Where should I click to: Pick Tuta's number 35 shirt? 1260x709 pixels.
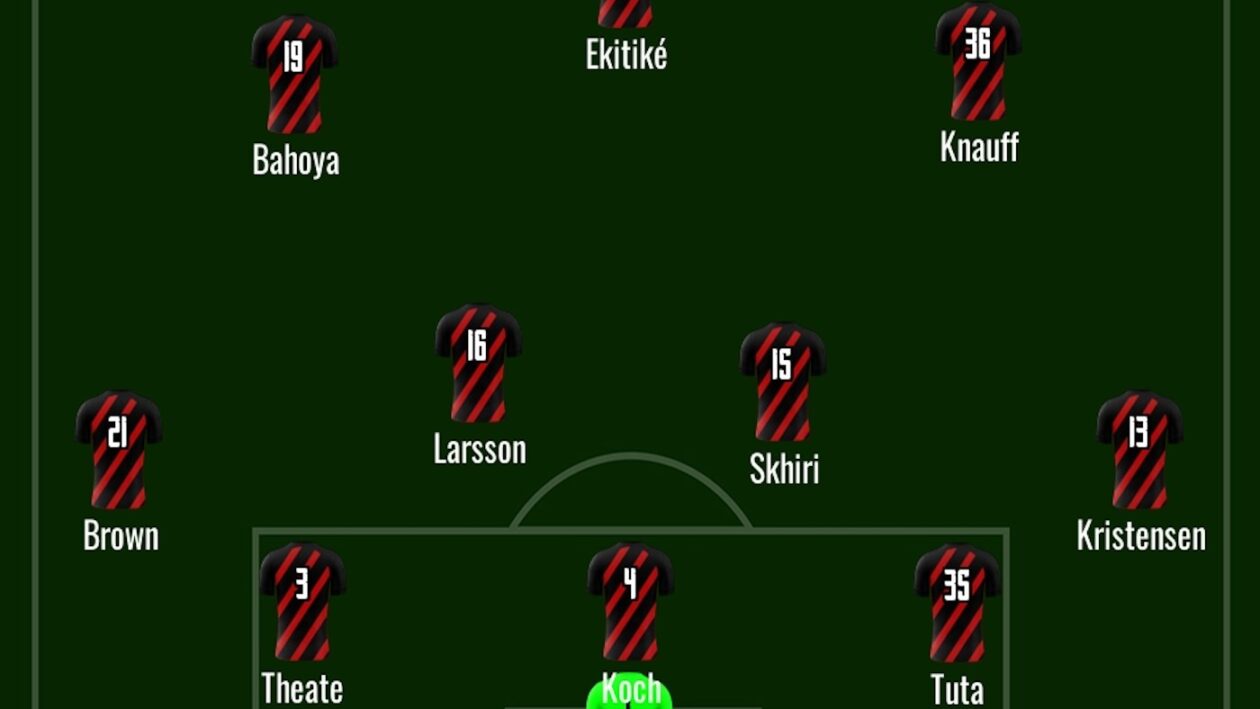[957, 602]
